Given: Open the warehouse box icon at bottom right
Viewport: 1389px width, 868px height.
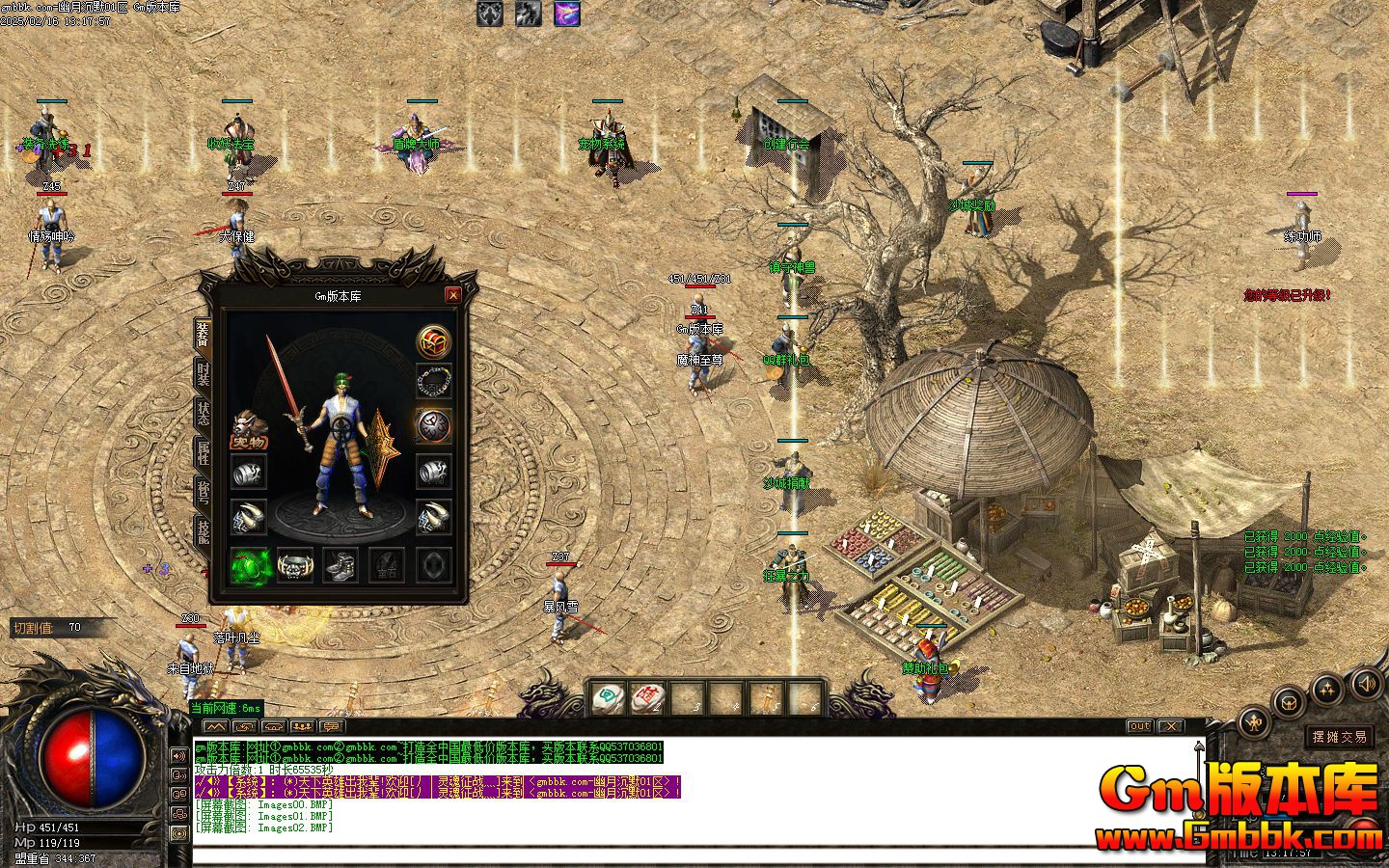Looking at the screenshot, I should (1289, 704).
